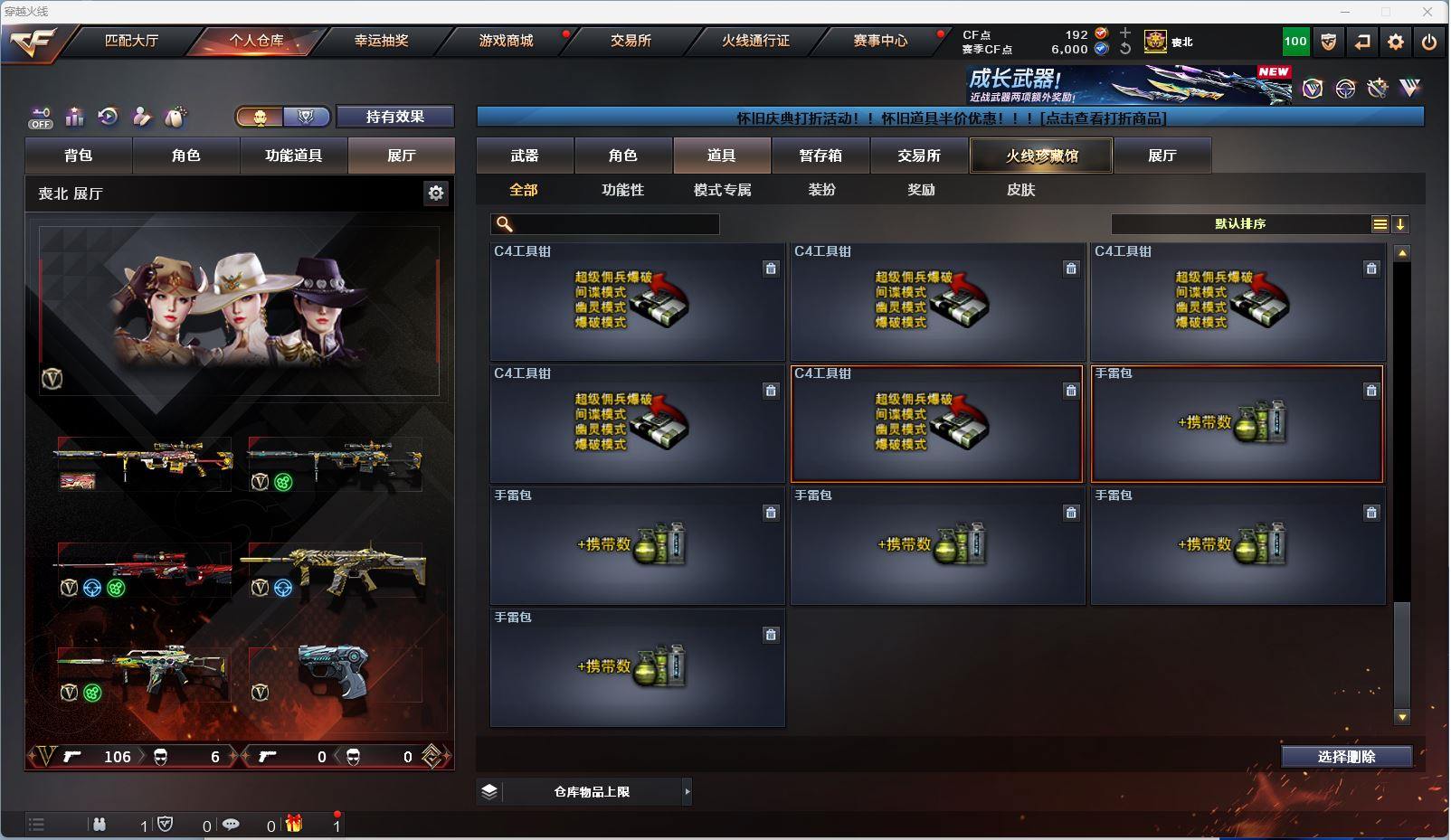Open the 火线珍藏馆 collection tab
The width and height of the screenshot is (1451, 840).
1041,156
